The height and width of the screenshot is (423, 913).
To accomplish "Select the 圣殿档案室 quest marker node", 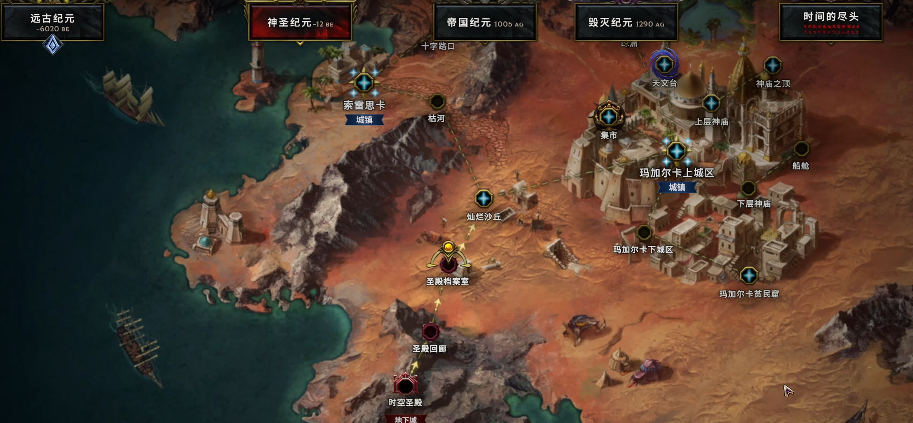I will coord(448,256).
